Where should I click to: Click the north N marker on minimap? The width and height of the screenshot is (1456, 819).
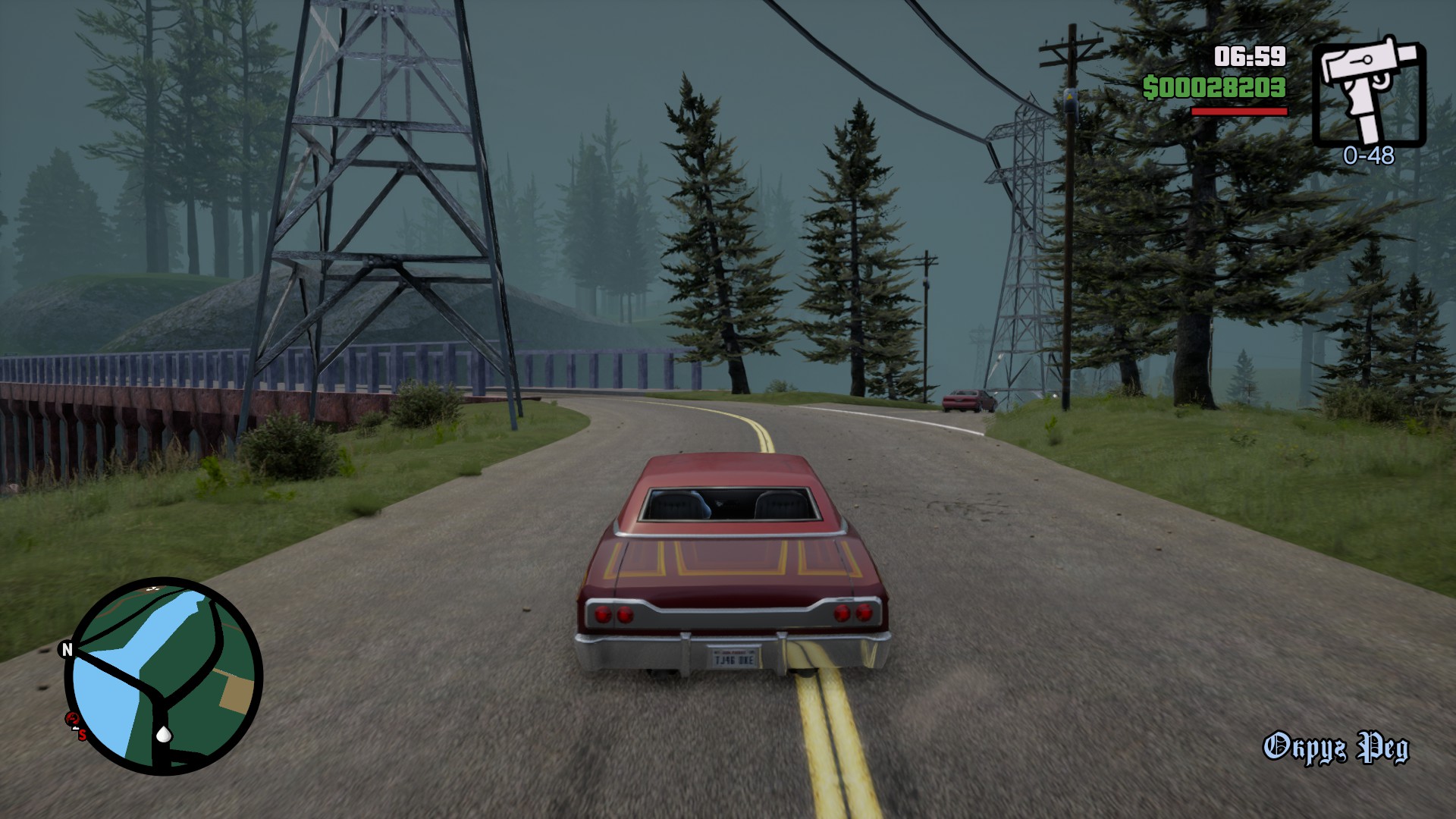67,649
